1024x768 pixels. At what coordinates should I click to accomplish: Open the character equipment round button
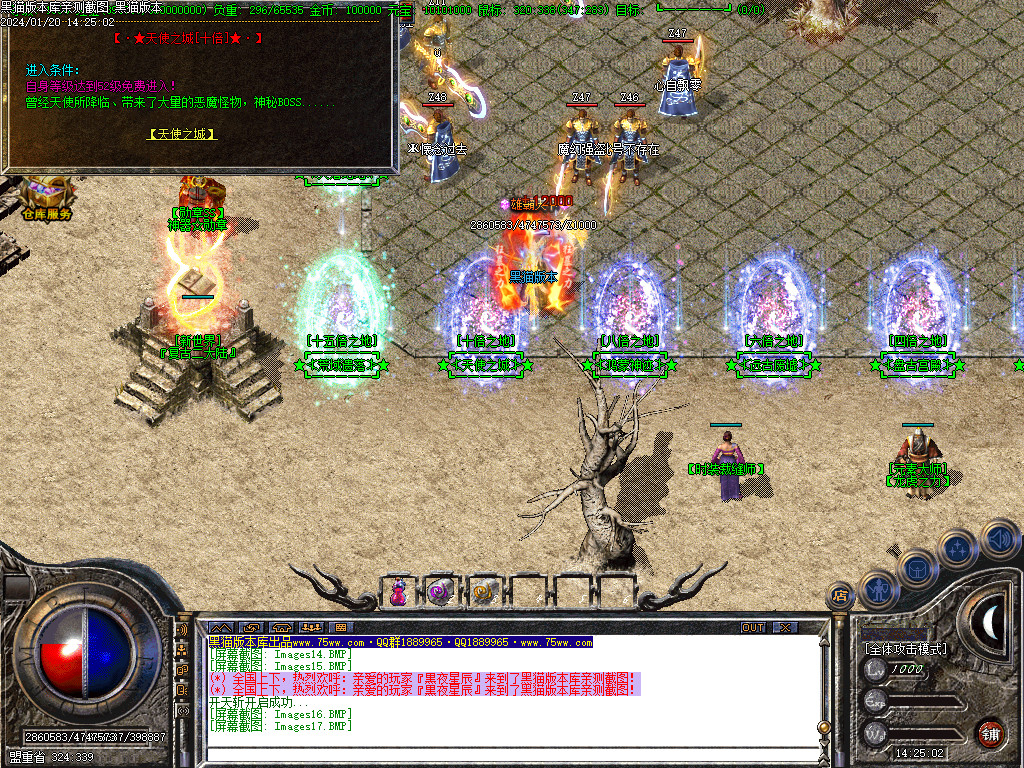[877, 590]
